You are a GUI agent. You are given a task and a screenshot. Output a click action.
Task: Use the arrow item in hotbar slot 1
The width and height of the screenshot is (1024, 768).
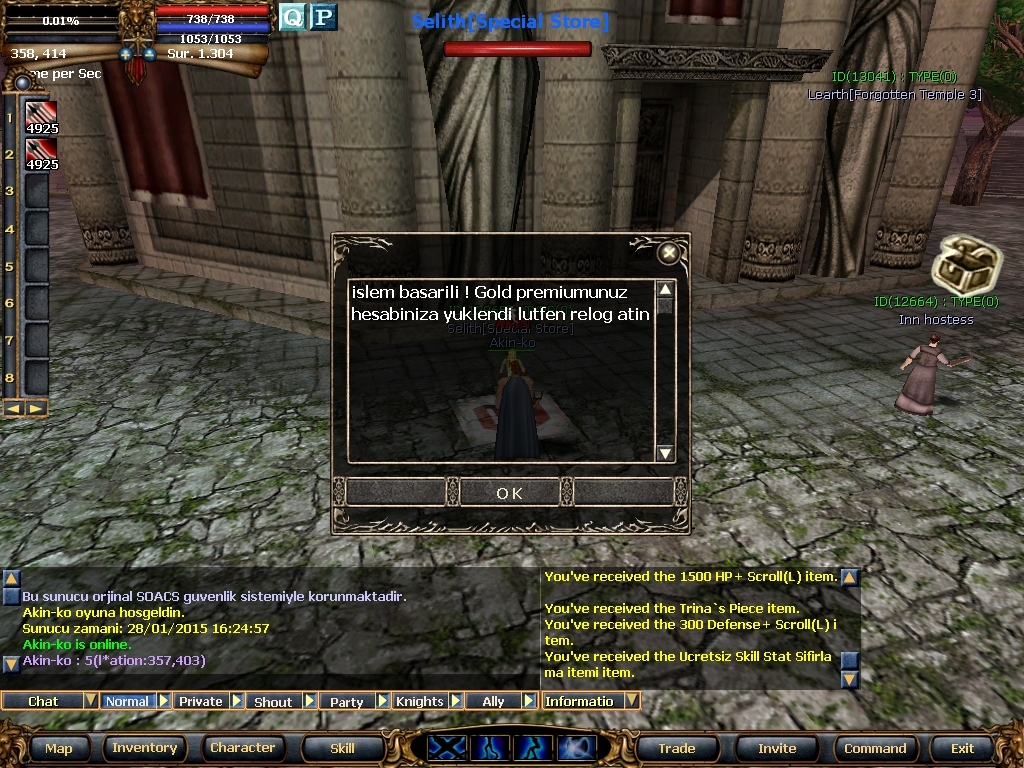point(41,117)
